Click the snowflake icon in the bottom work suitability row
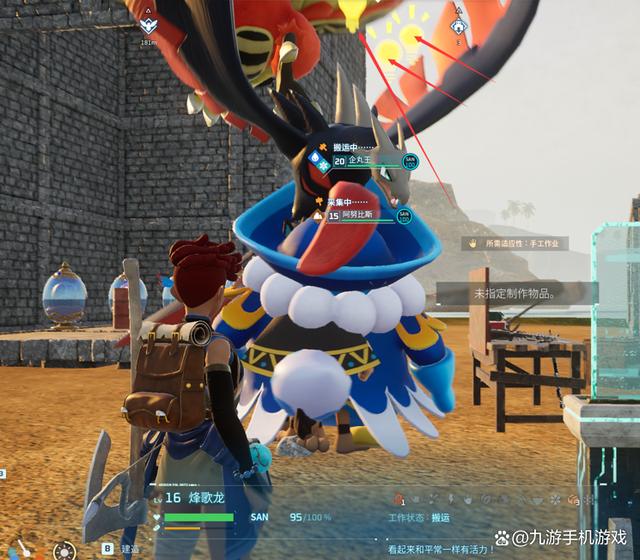 [x=556, y=497]
